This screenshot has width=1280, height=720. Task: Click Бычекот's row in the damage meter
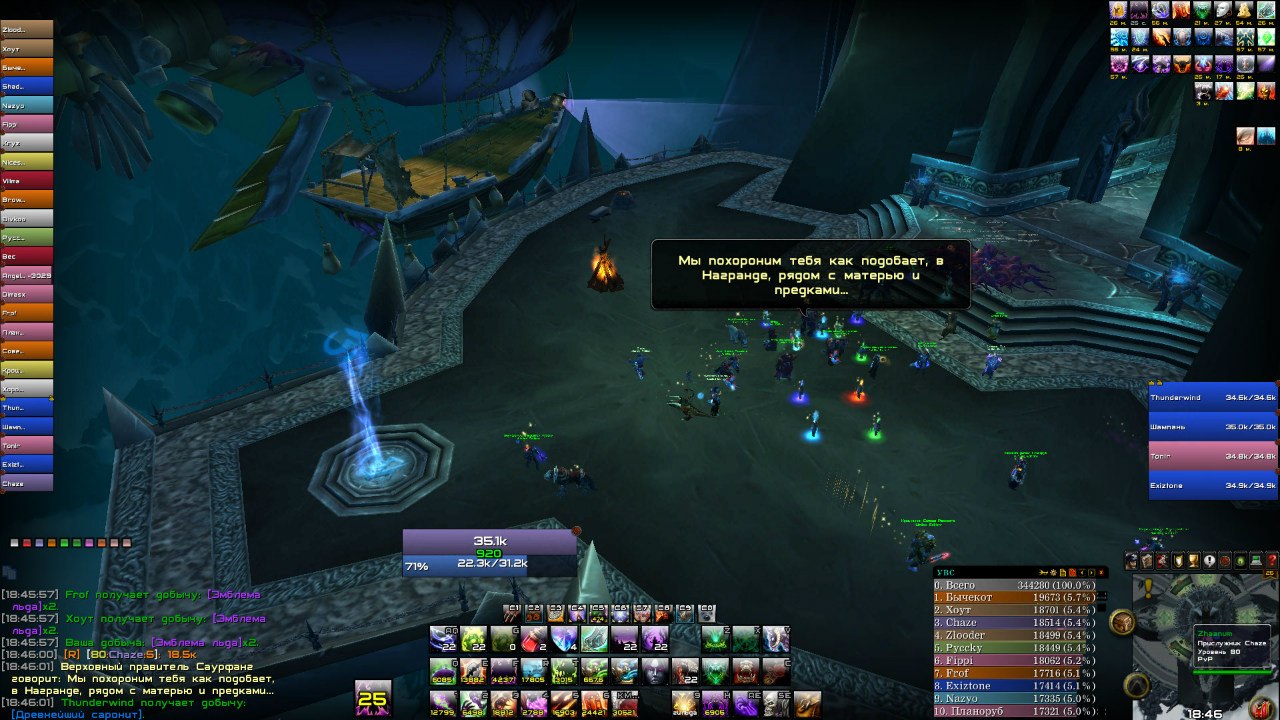(x=1014, y=597)
